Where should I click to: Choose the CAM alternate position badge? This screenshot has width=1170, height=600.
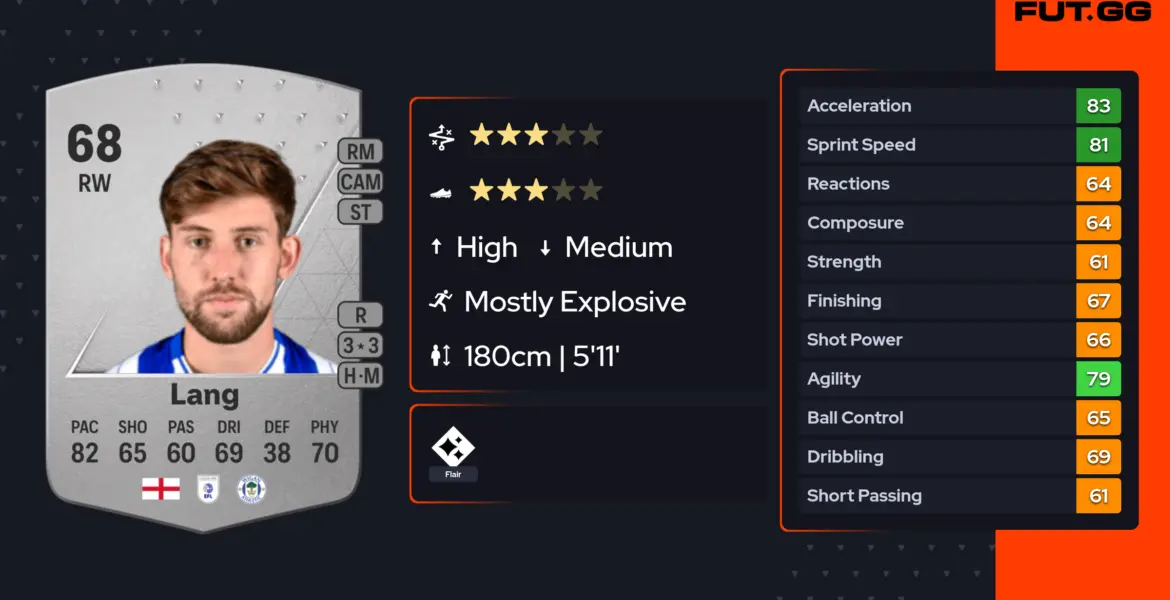coord(360,182)
